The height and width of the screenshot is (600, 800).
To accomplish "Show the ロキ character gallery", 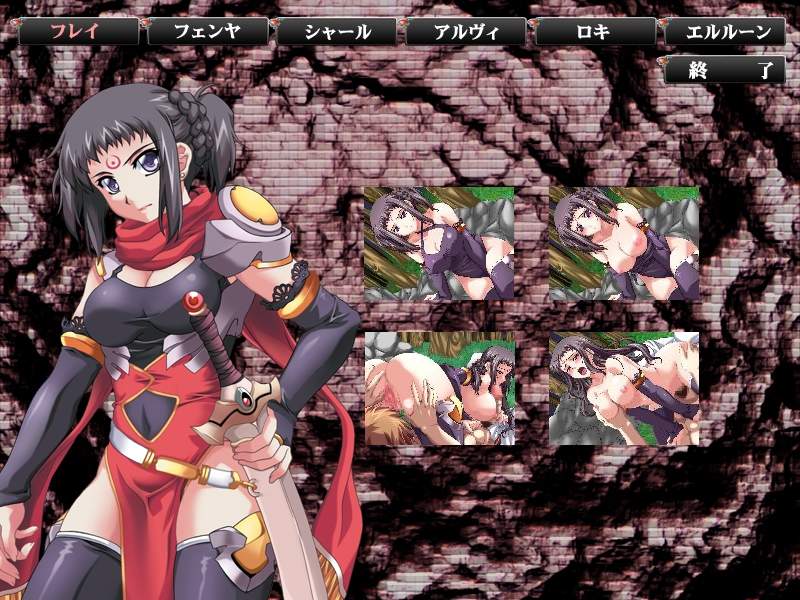I will (595, 31).
